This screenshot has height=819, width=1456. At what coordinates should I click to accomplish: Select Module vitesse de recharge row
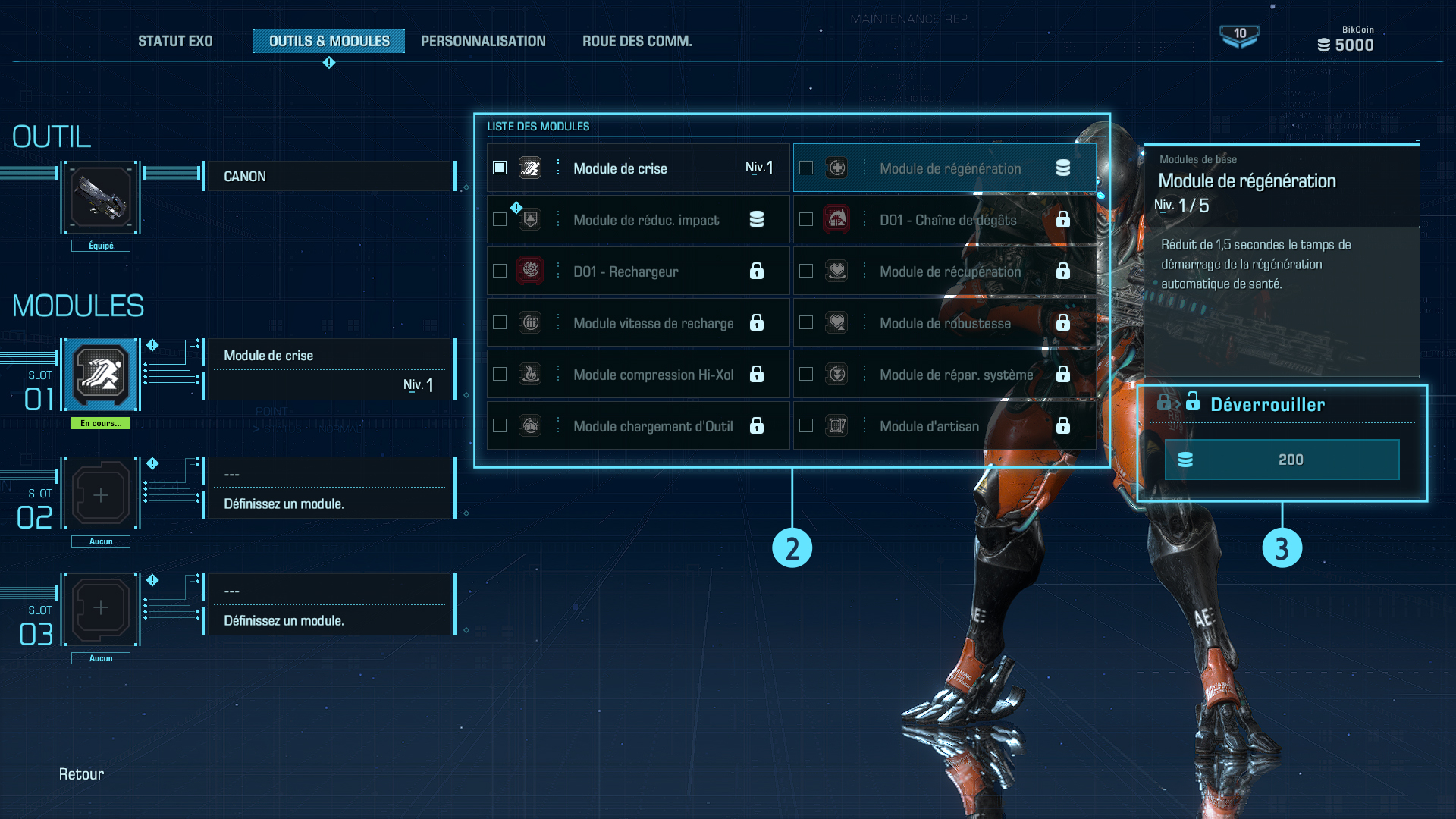point(637,323)
